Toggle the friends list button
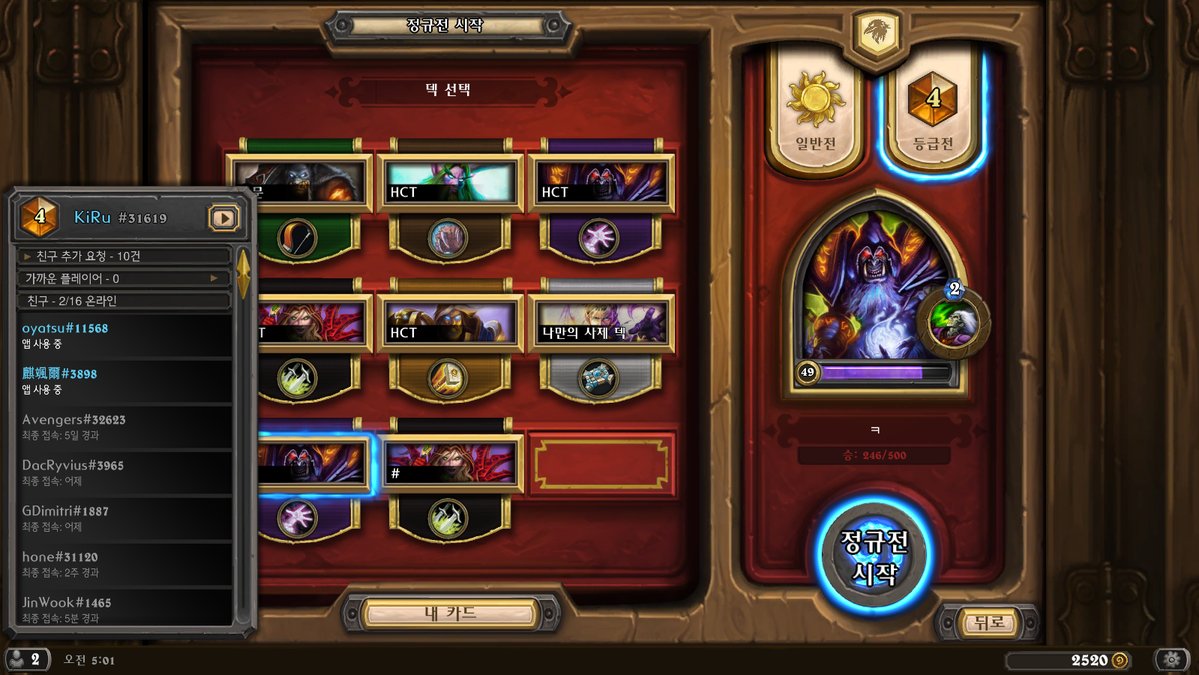 27,660
